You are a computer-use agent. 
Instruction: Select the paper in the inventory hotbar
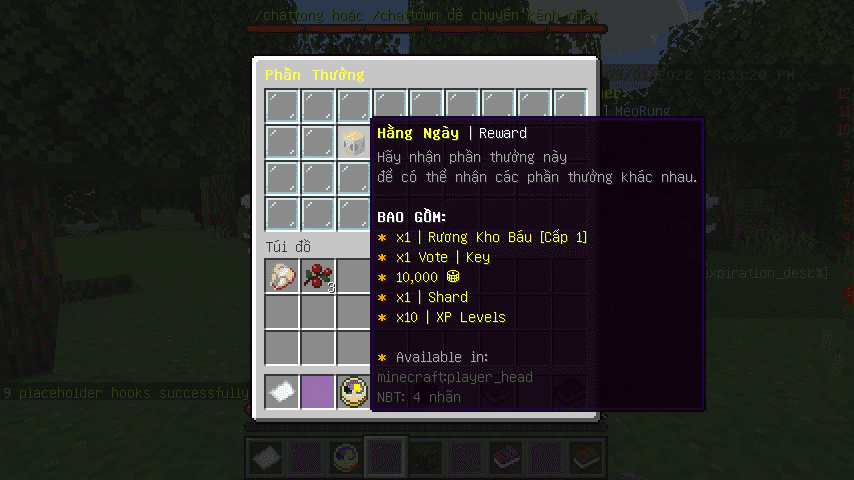click(x=283, y=392)
